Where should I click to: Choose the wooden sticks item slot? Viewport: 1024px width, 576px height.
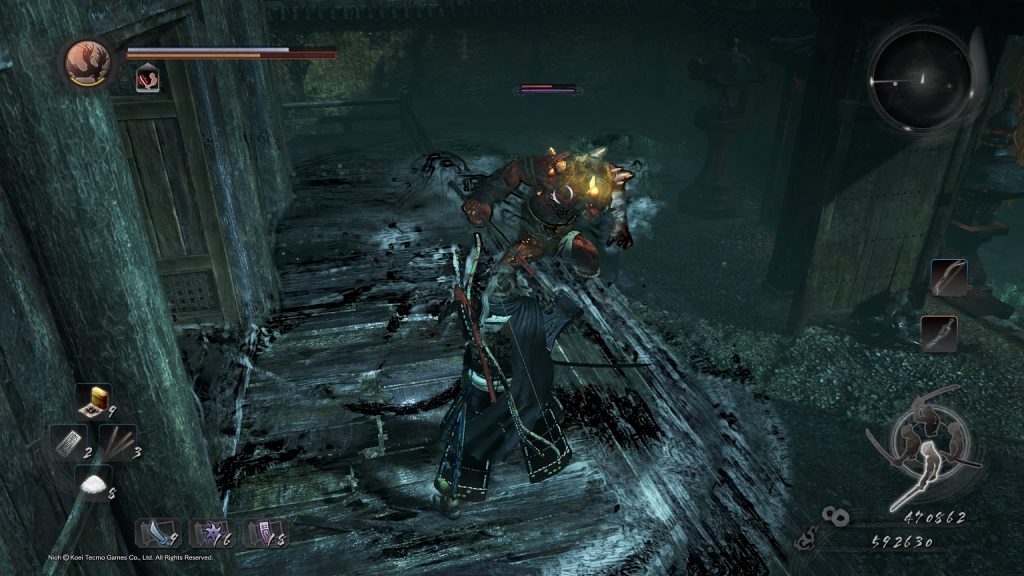(117, 443)
